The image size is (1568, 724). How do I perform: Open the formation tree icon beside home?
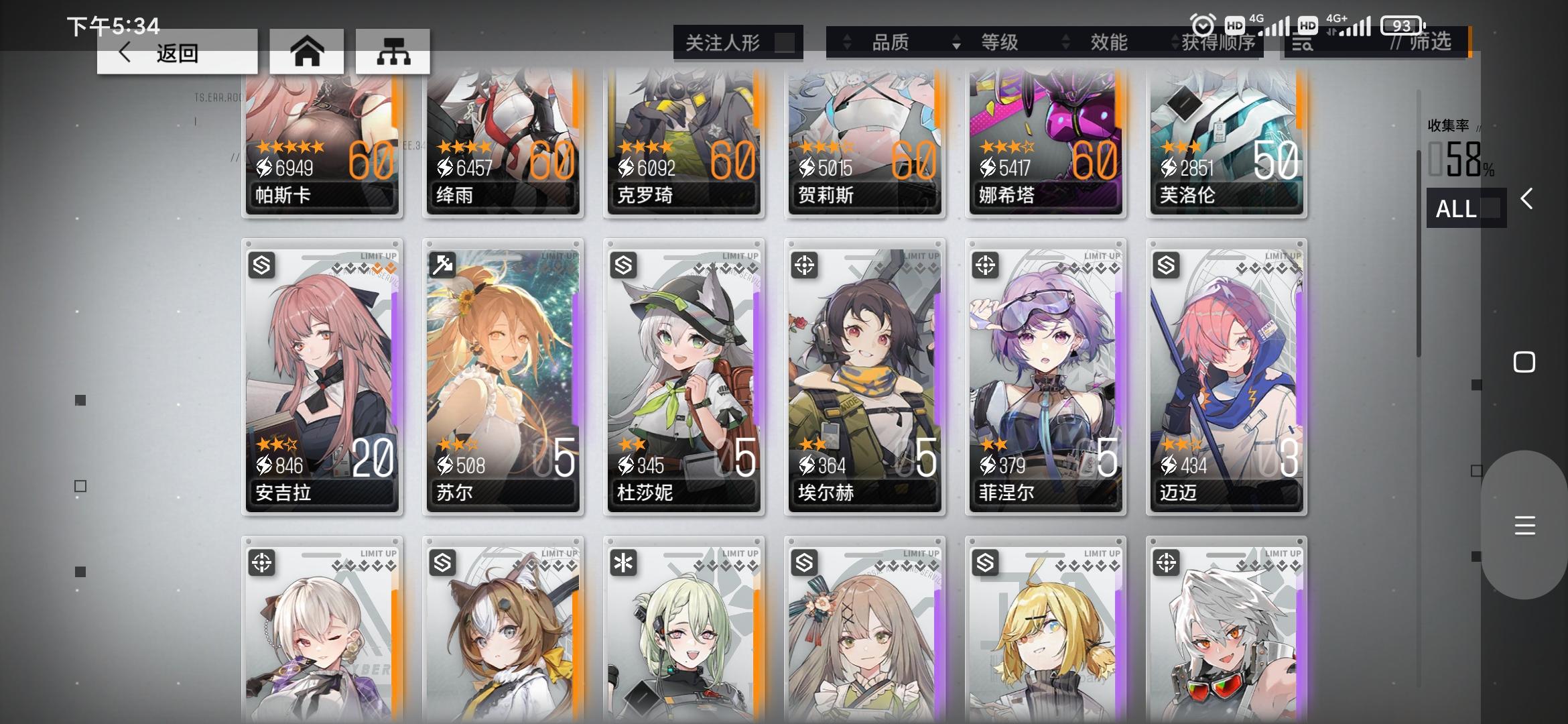point(394,51)
